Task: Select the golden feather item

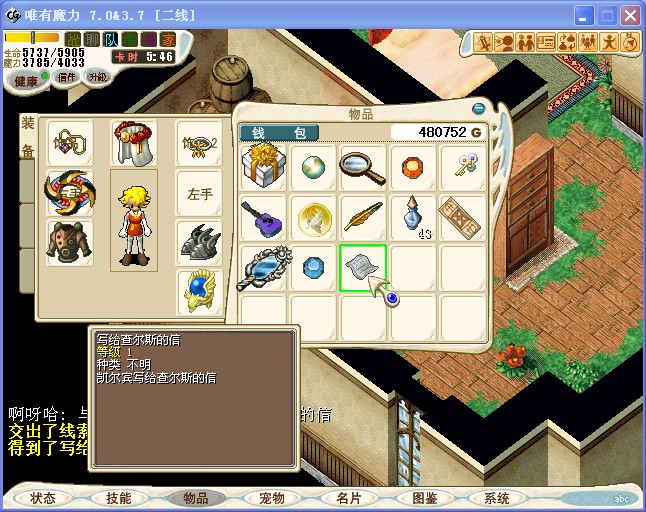Action: click(363, 217)
